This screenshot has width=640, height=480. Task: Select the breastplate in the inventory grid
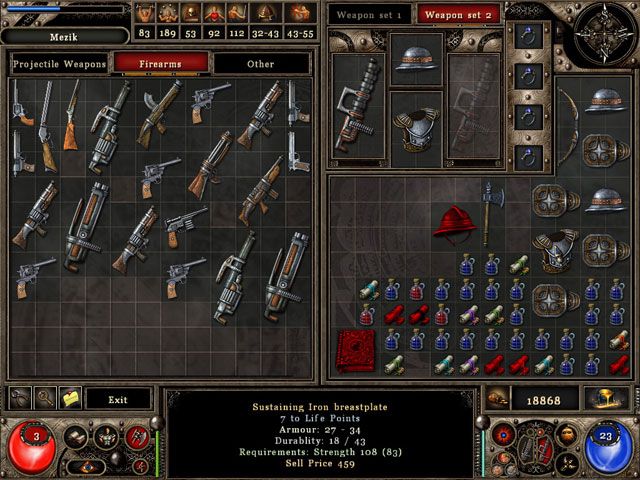click(557, 249)
